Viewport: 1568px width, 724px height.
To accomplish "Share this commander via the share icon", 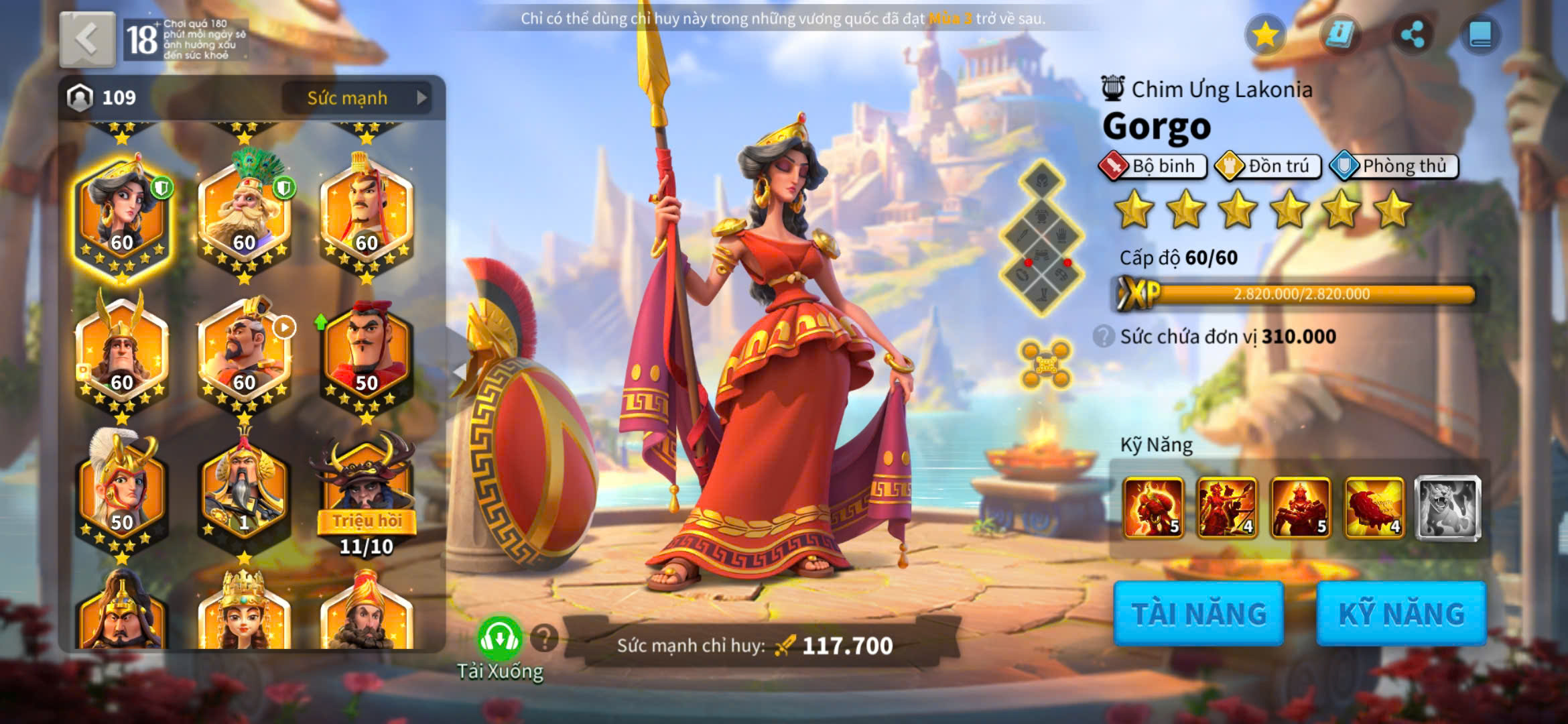I will [1412, 35].
